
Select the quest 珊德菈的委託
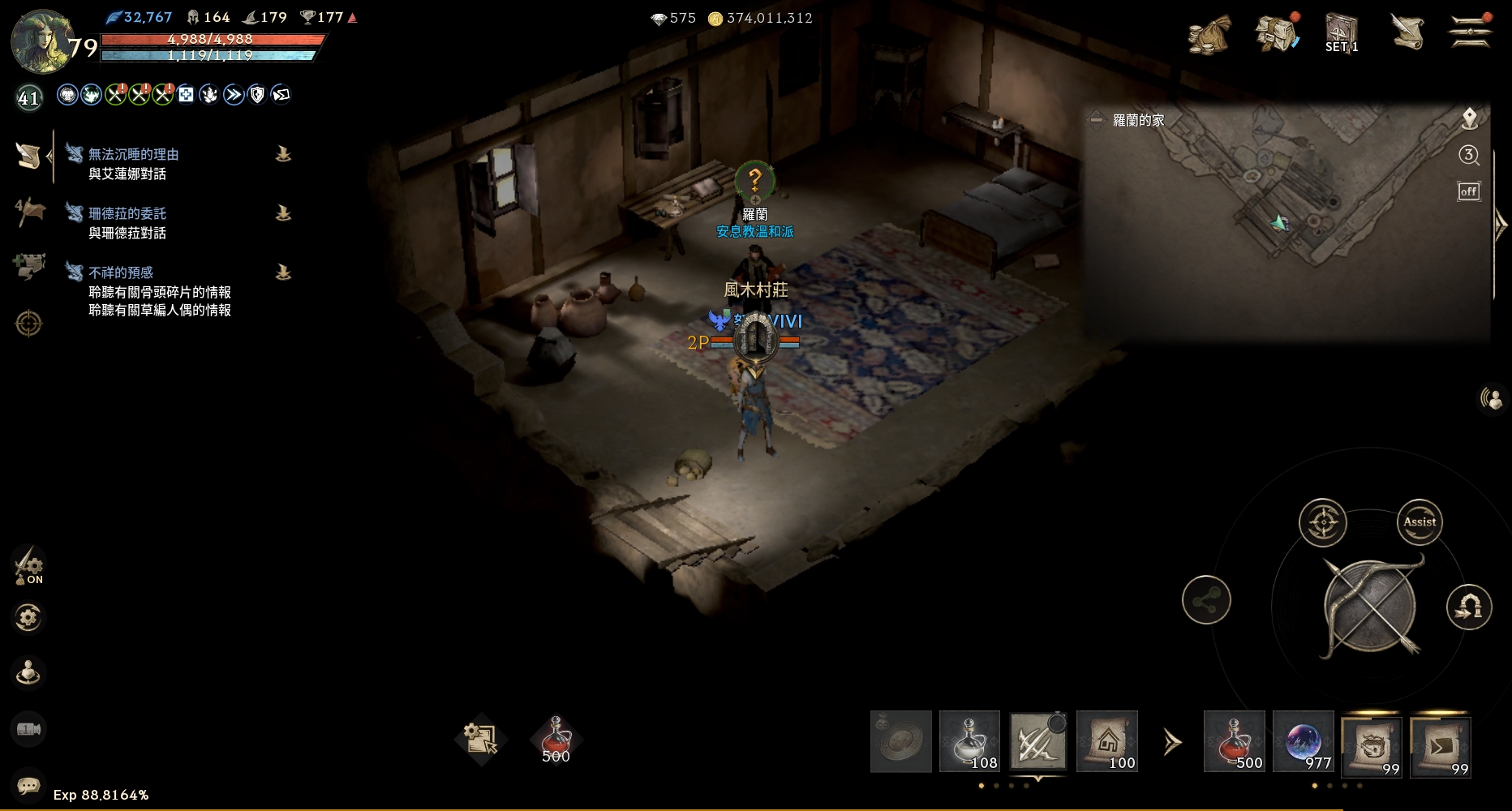tap(127, 213)
